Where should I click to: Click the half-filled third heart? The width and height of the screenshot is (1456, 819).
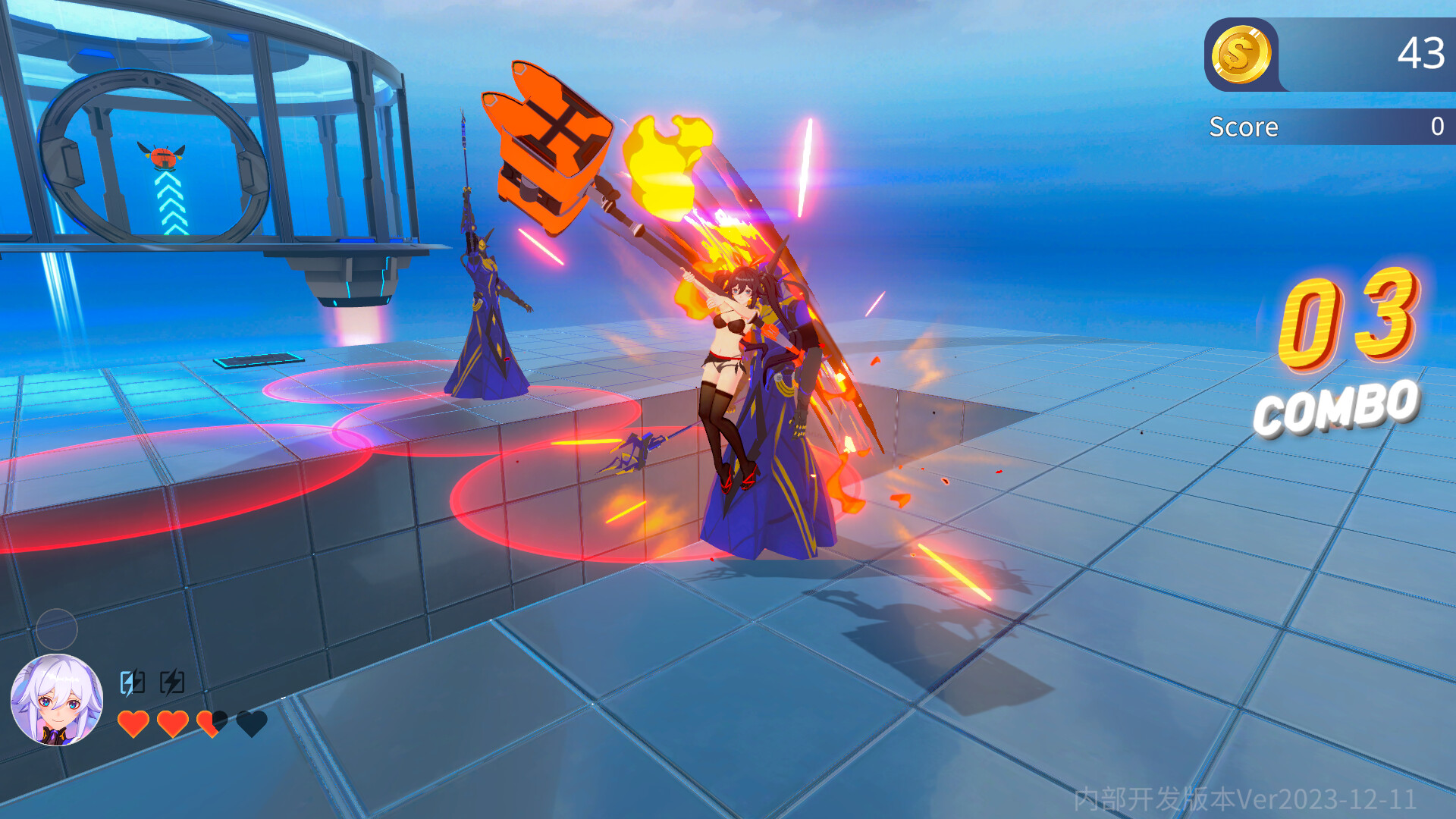211,724
